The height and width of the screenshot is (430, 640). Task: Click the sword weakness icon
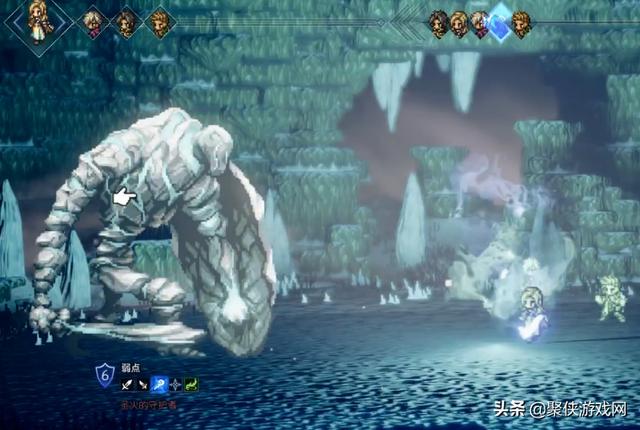127,384
